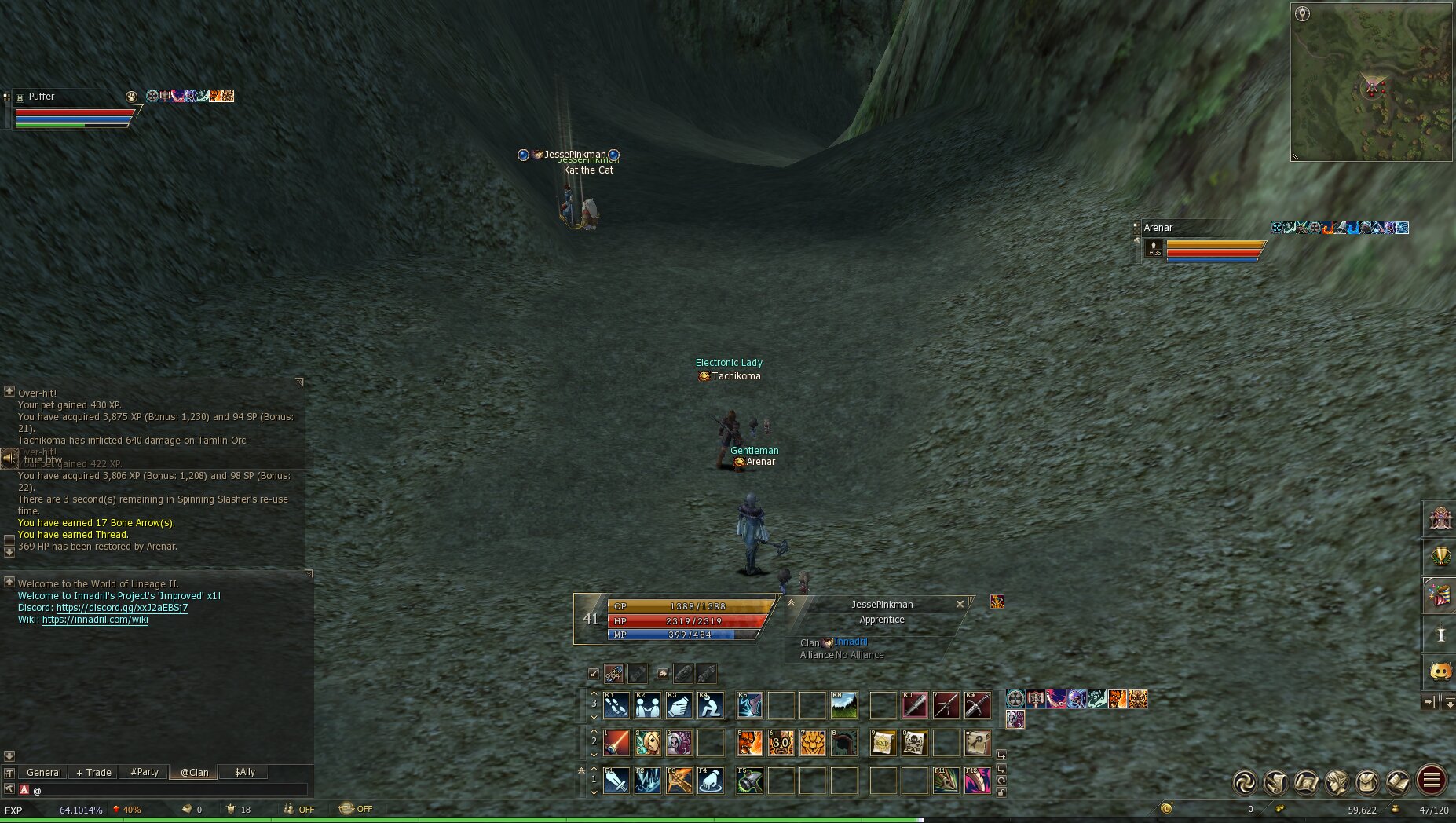Open the innadril.com wiki link

click(x=94, y=620)
